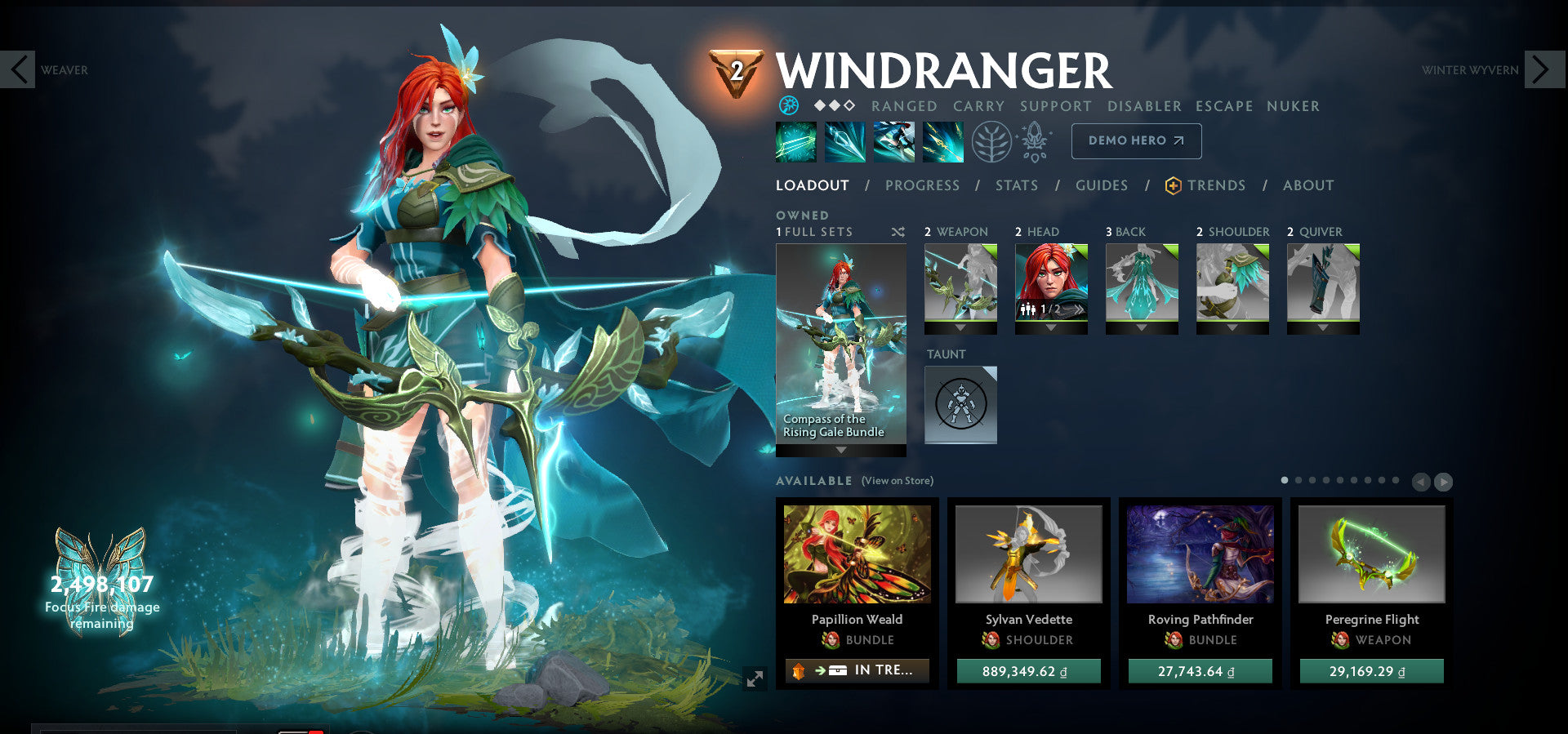Click the coin icon next to TRENDS
This screenshot has width=1568, height=734.
[1173, 185]
